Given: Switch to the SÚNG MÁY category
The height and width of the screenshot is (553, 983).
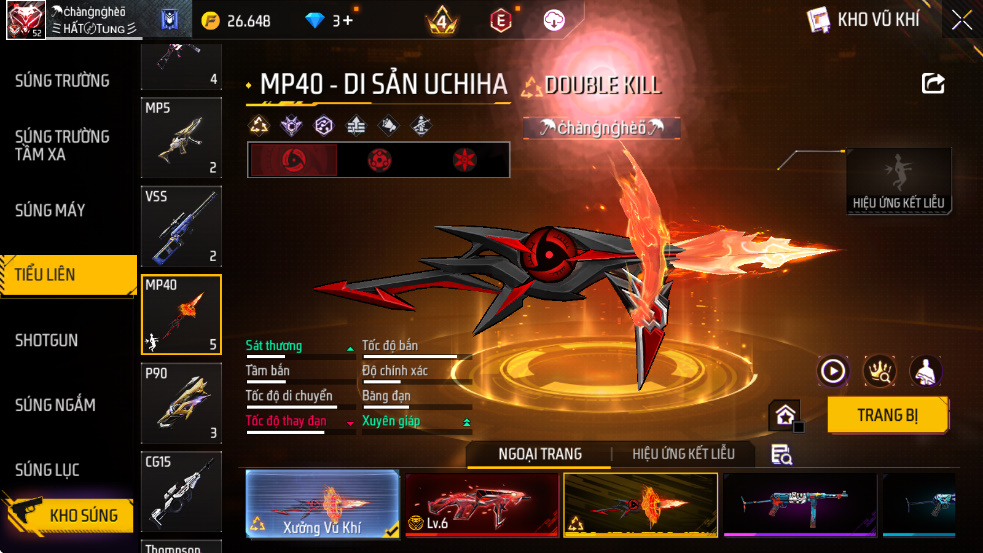Looking at the screenshot, I should click(50, 210).
